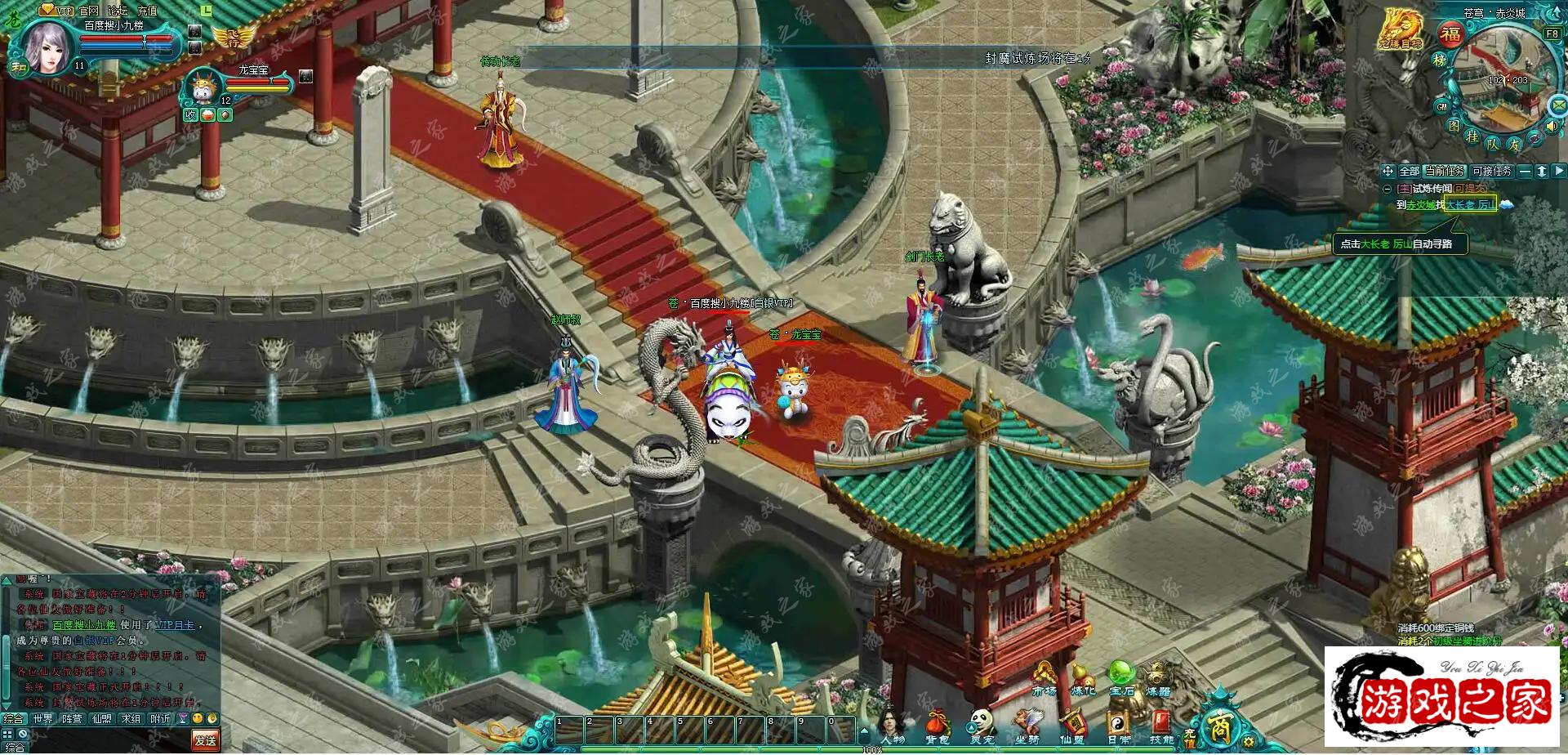Open the 日常 yin-yang daily activities
This screenshot has height=755, width=1568.
[1117, 725]
